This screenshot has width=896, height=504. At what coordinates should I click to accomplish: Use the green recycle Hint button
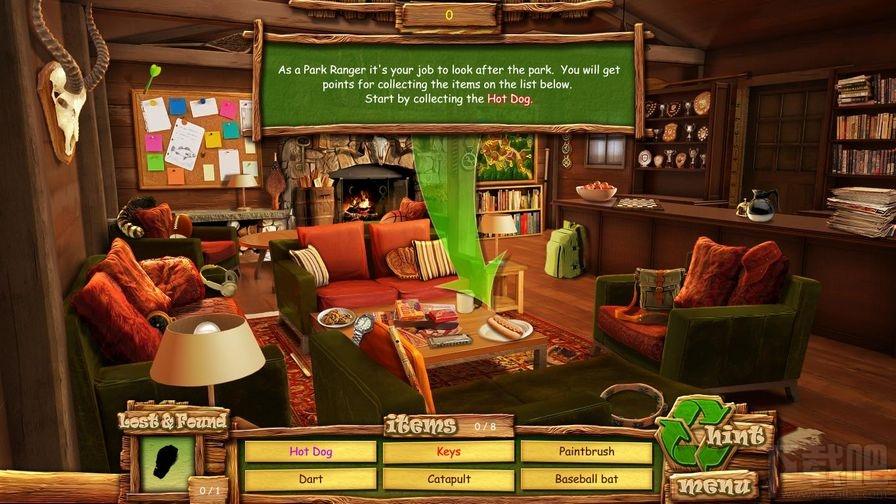(x=713, y=437)
